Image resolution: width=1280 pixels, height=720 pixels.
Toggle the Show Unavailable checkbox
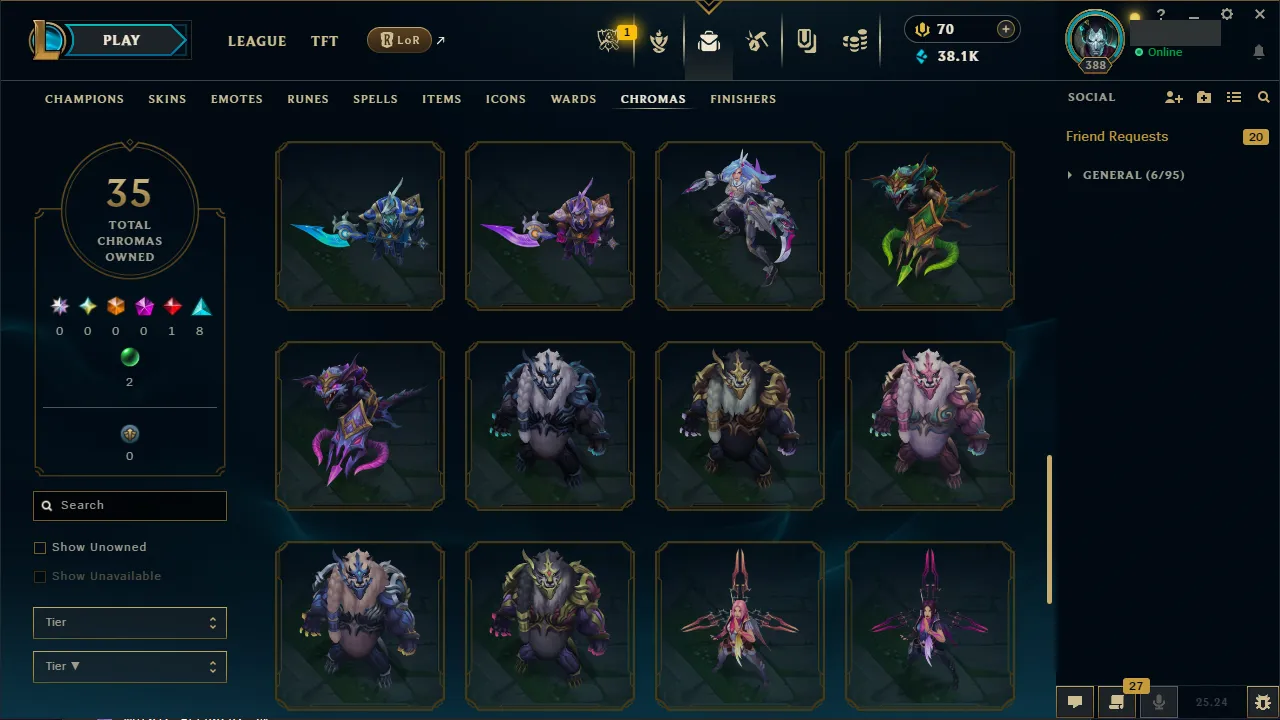point(40,576)
